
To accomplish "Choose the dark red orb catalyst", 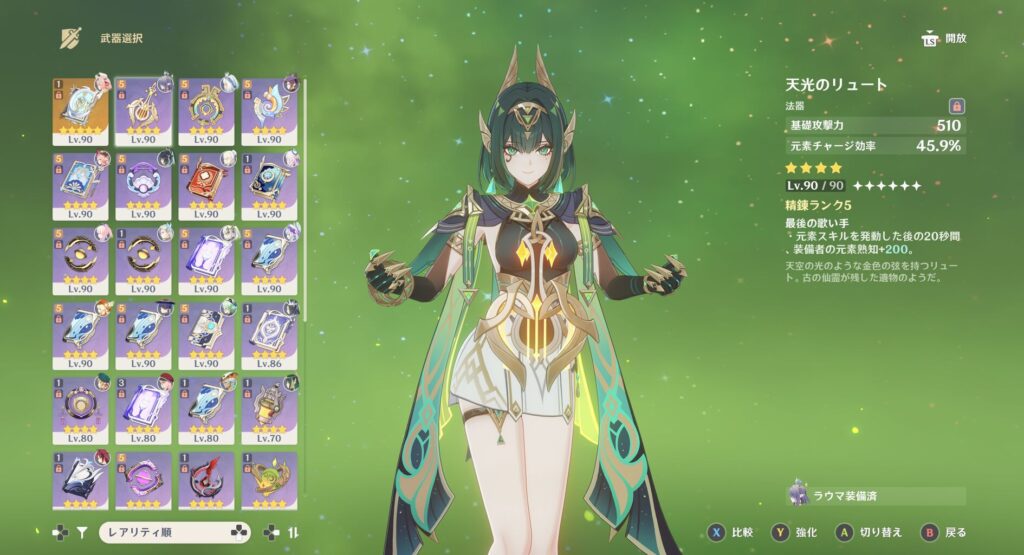I will [x=206, y=478].
